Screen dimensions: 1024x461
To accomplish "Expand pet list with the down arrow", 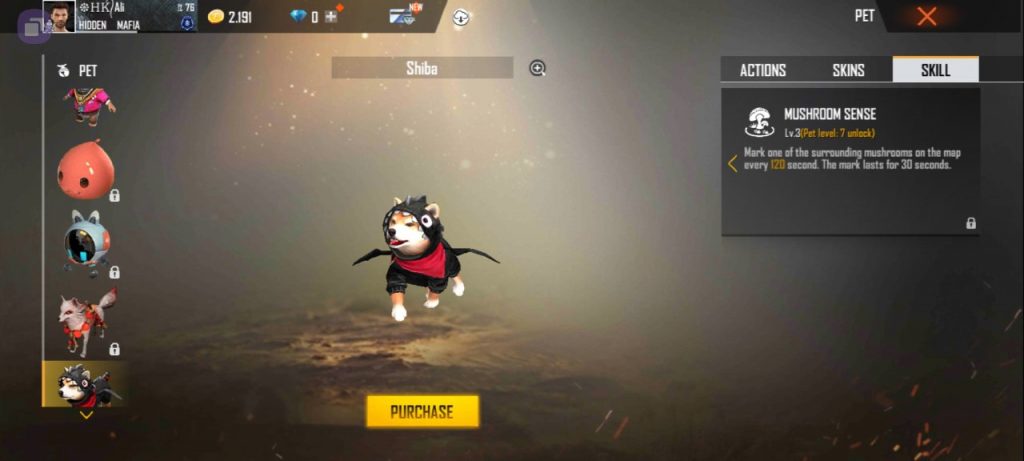I will click(86, 415).
